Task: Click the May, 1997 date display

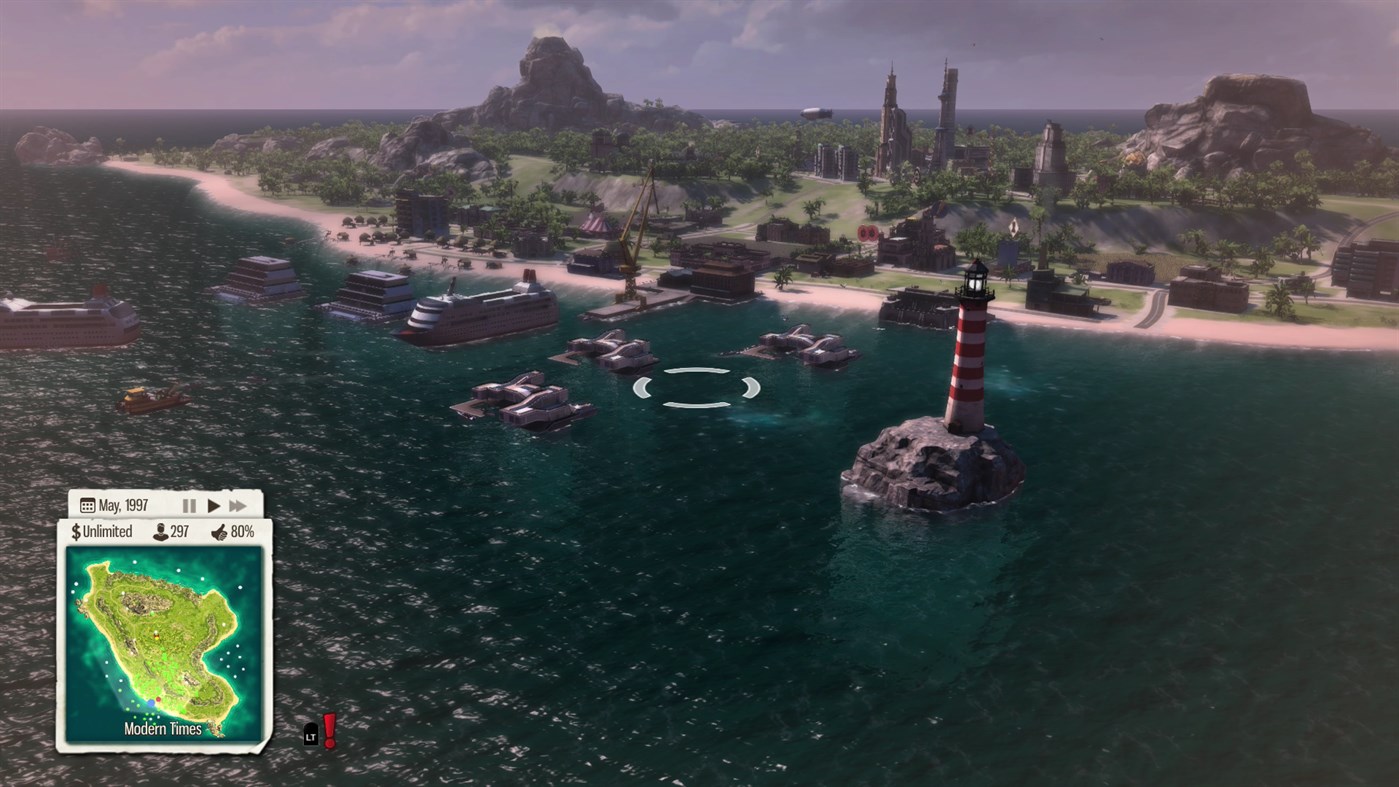Action: point(124,504)
